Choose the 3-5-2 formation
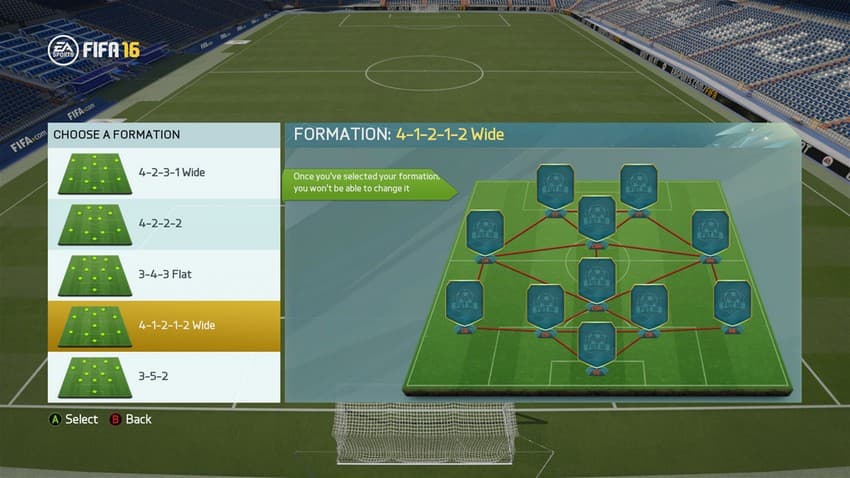This screenshot has width=850, height=478. coord(164,377)
